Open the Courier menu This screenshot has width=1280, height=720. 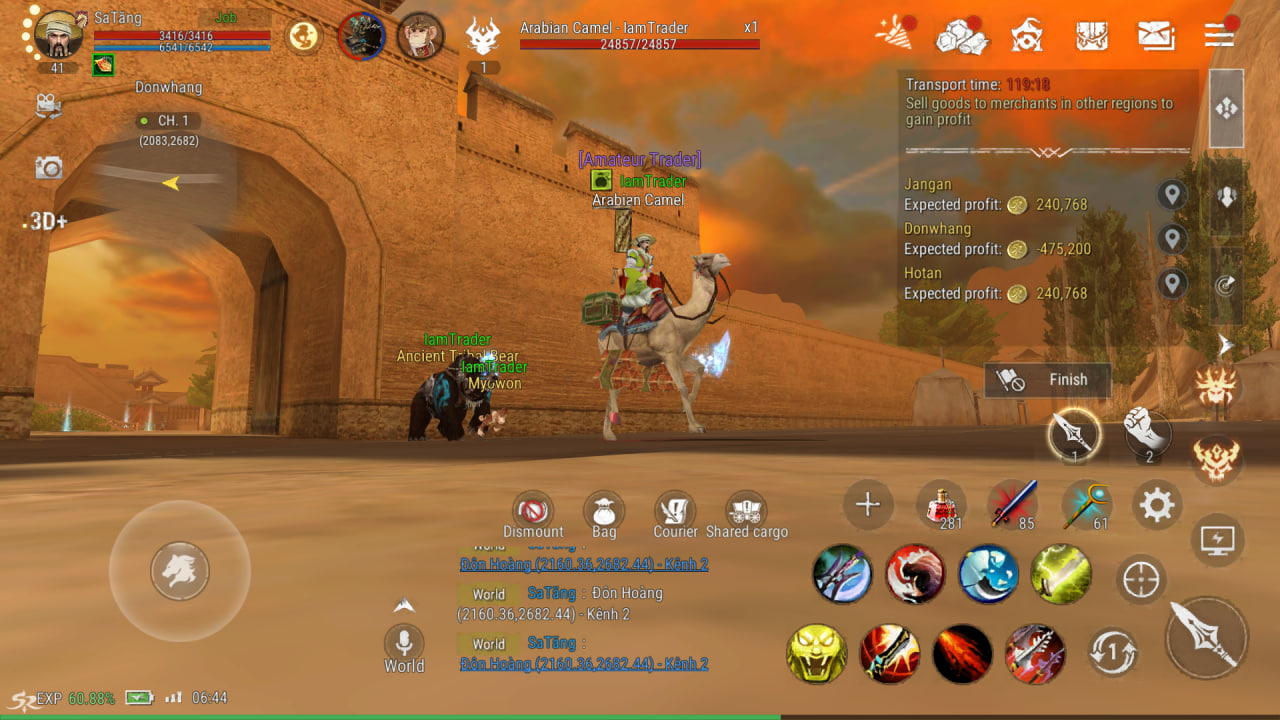pos(675,510)
